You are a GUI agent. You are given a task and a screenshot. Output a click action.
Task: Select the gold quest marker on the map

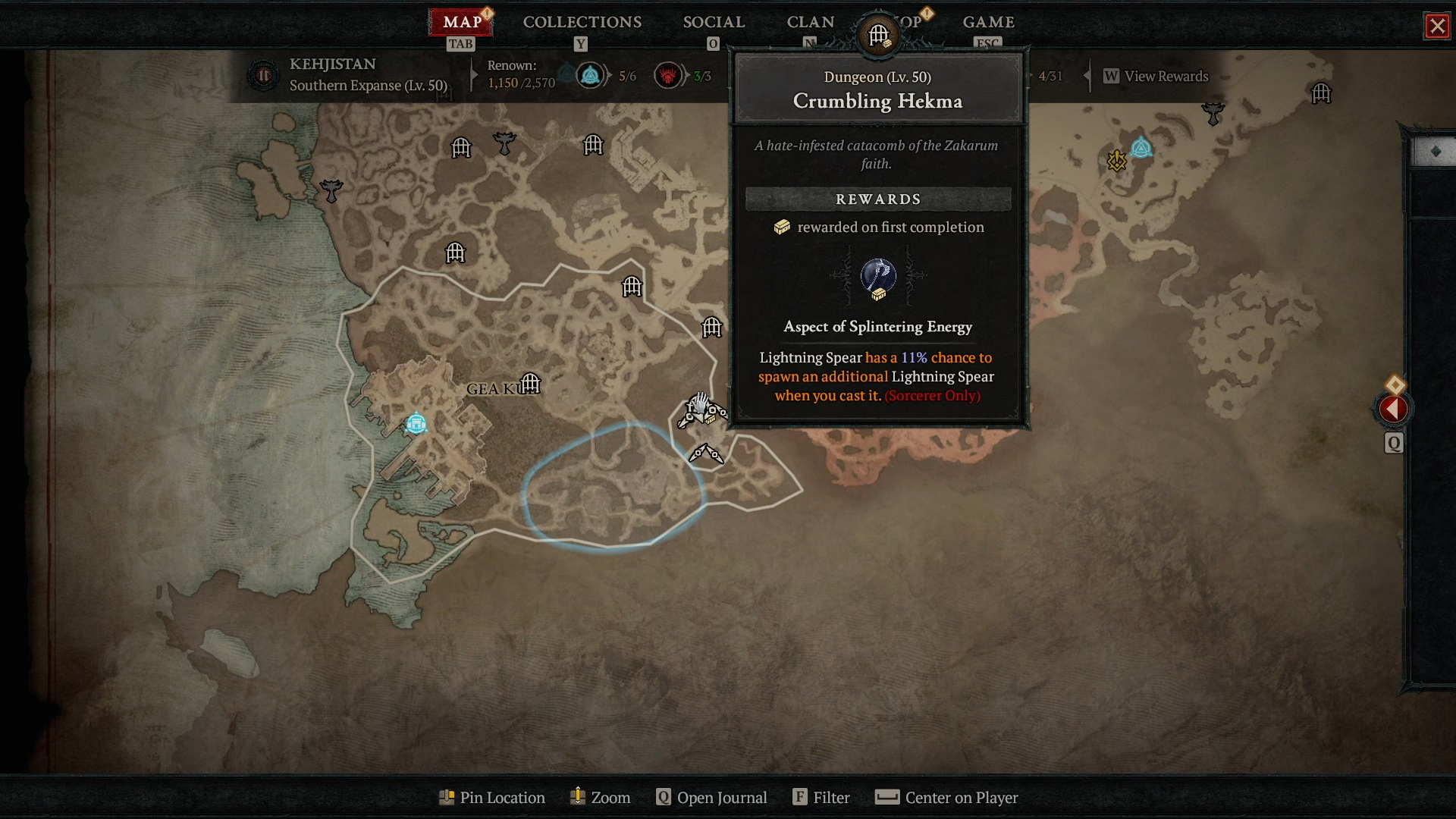tap(1116, 160)
